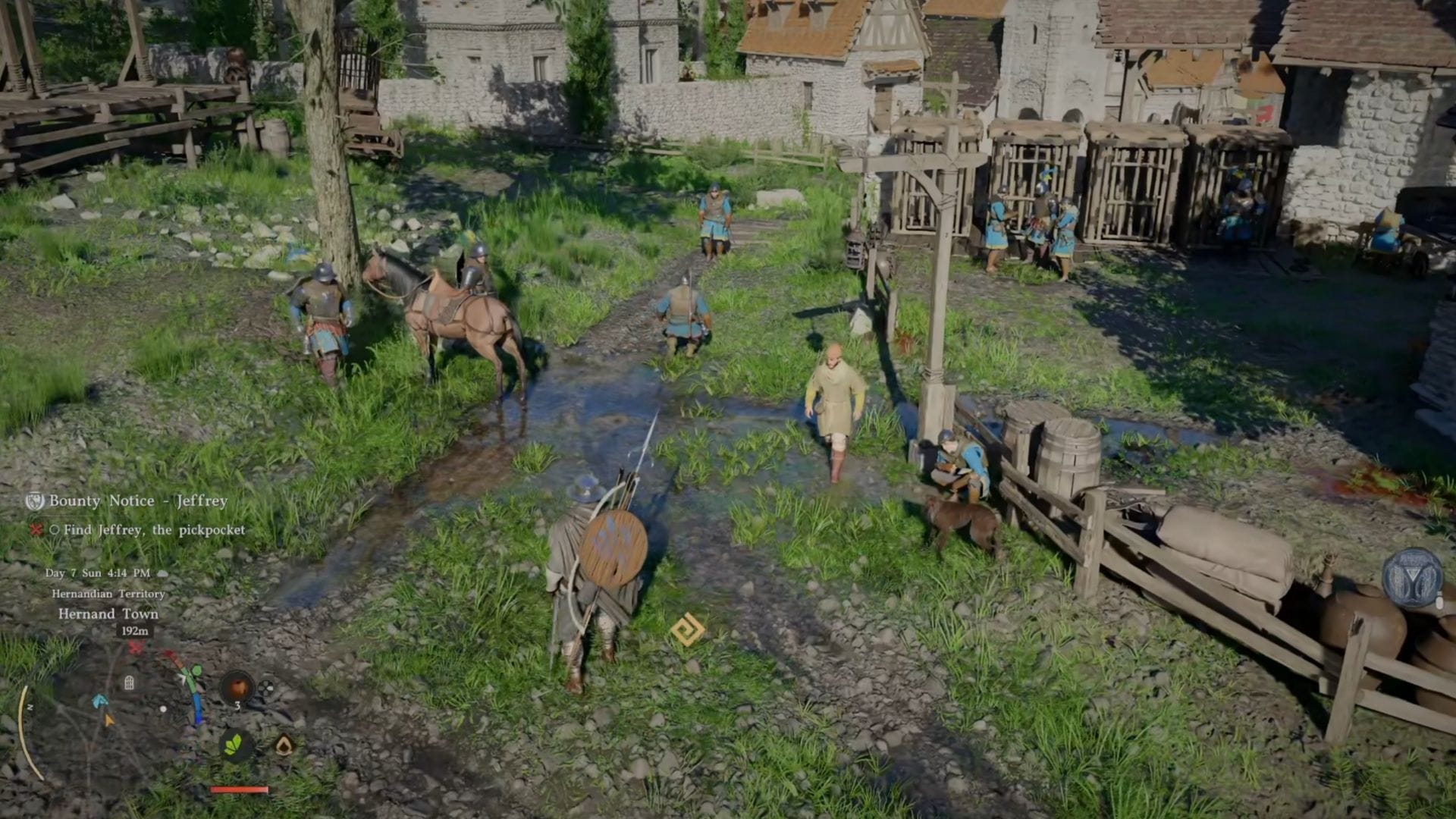Click the controller D-pad icon near the food slot
The height and width of the screenshot is (819, 1456).
(265, 688)
